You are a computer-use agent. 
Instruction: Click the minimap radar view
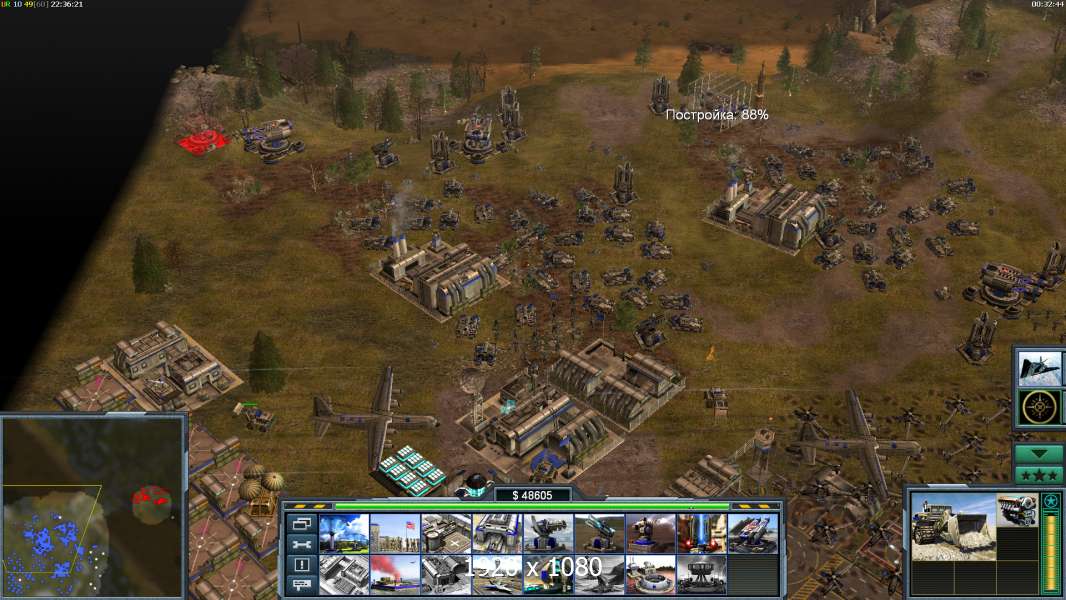coord(93,506)
